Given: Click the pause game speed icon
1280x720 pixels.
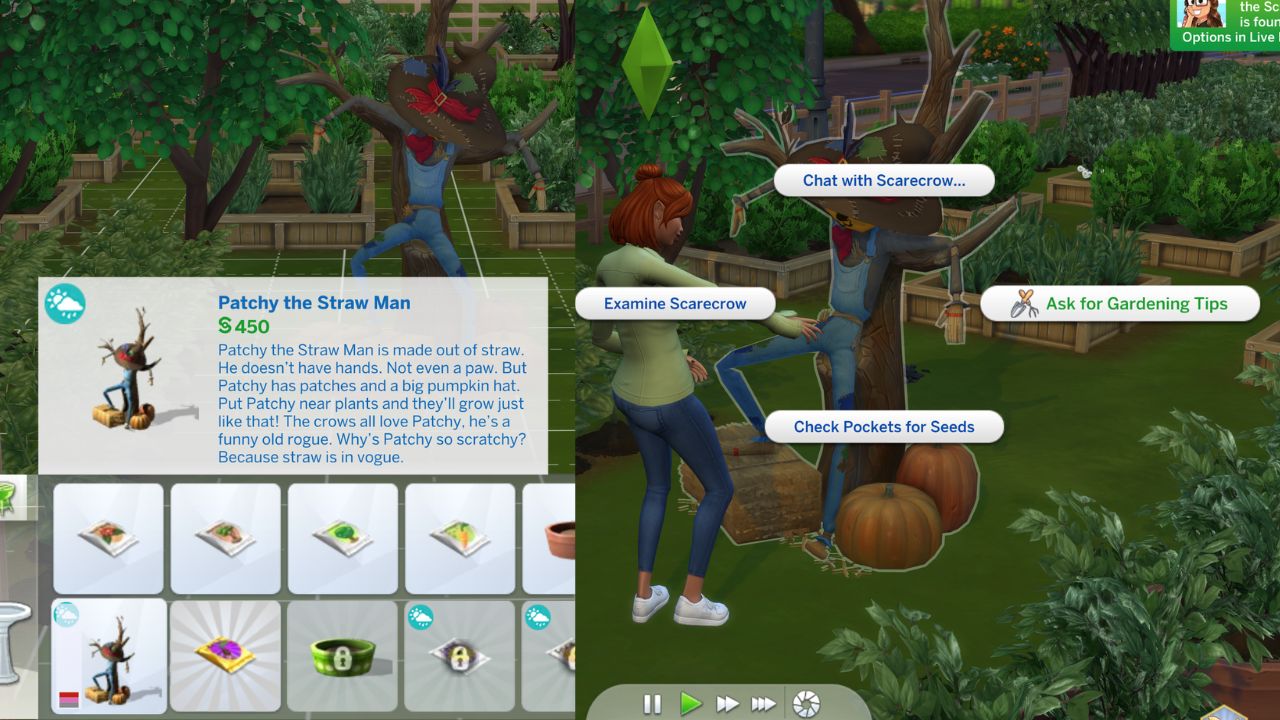Looking at the screenshot, I should [x=652, y=704].
